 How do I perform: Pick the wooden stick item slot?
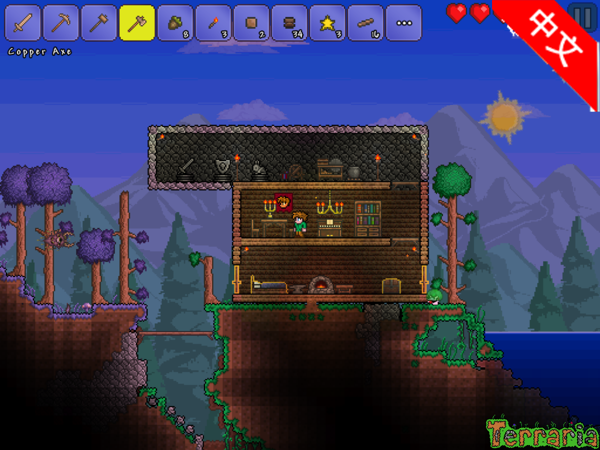(365, 22)
